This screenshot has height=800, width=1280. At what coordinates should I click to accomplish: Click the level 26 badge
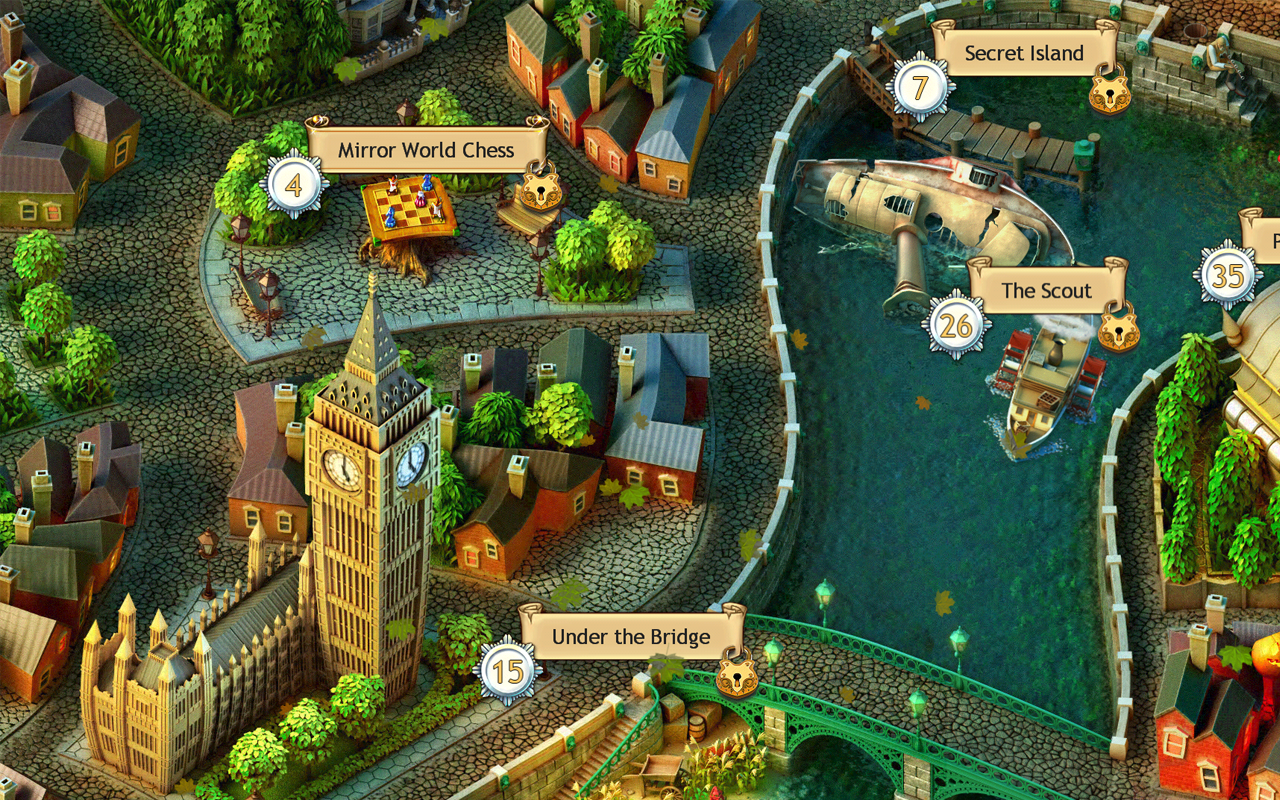[956, 325]
